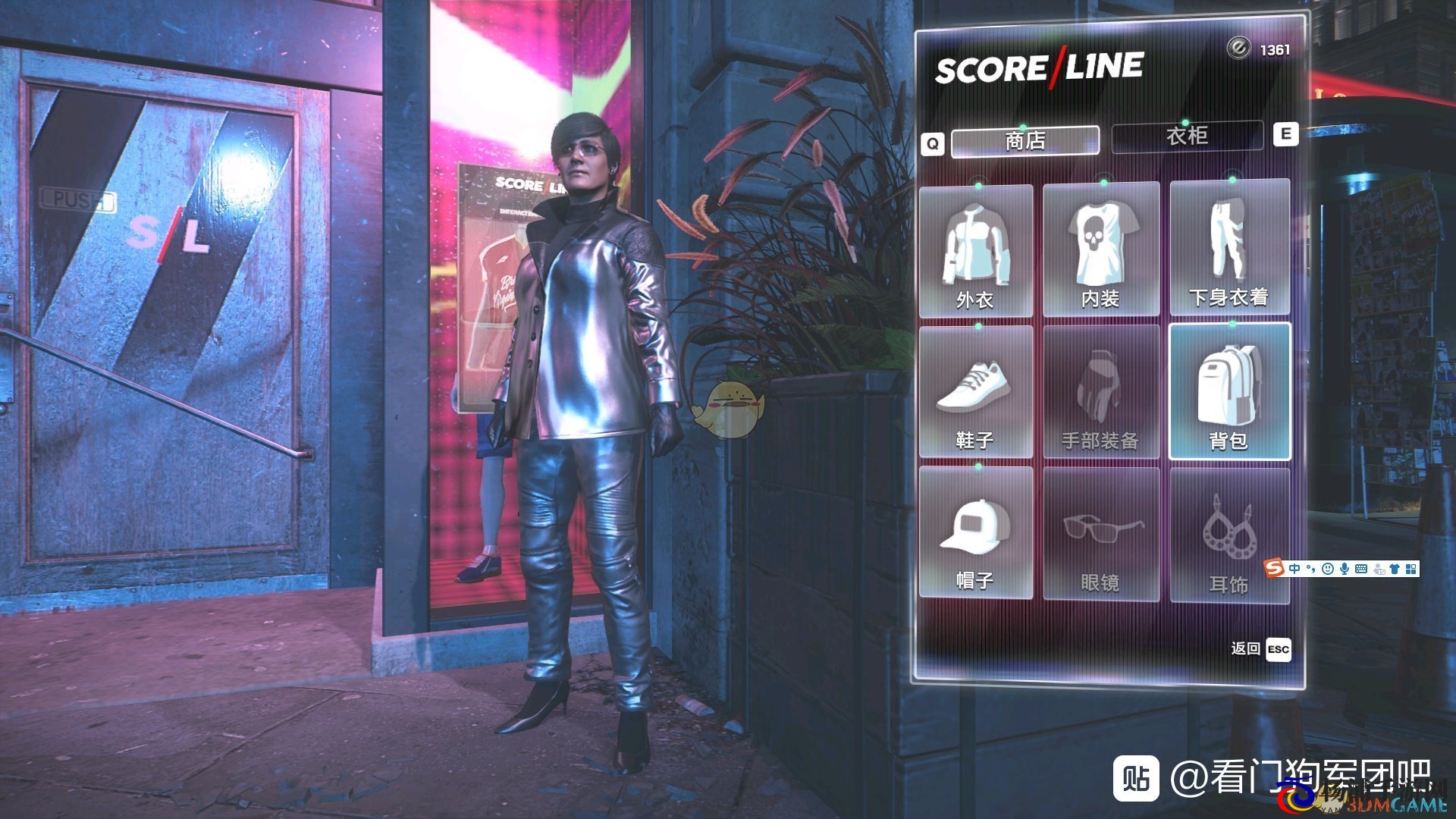Open the Sogou emoji face icon
The height and width of the screenshot is (819, 1456).
(1328, 569)
